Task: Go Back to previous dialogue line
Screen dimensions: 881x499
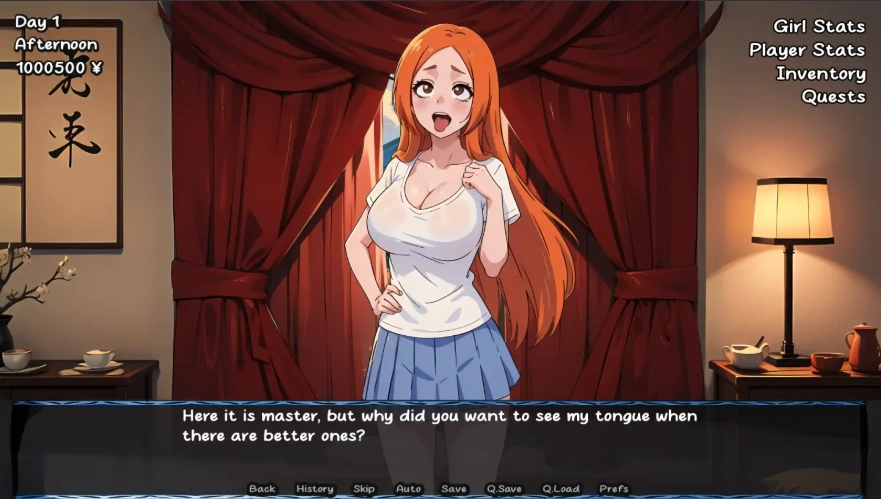Action: pyautogui.click(x=262, y=489)
